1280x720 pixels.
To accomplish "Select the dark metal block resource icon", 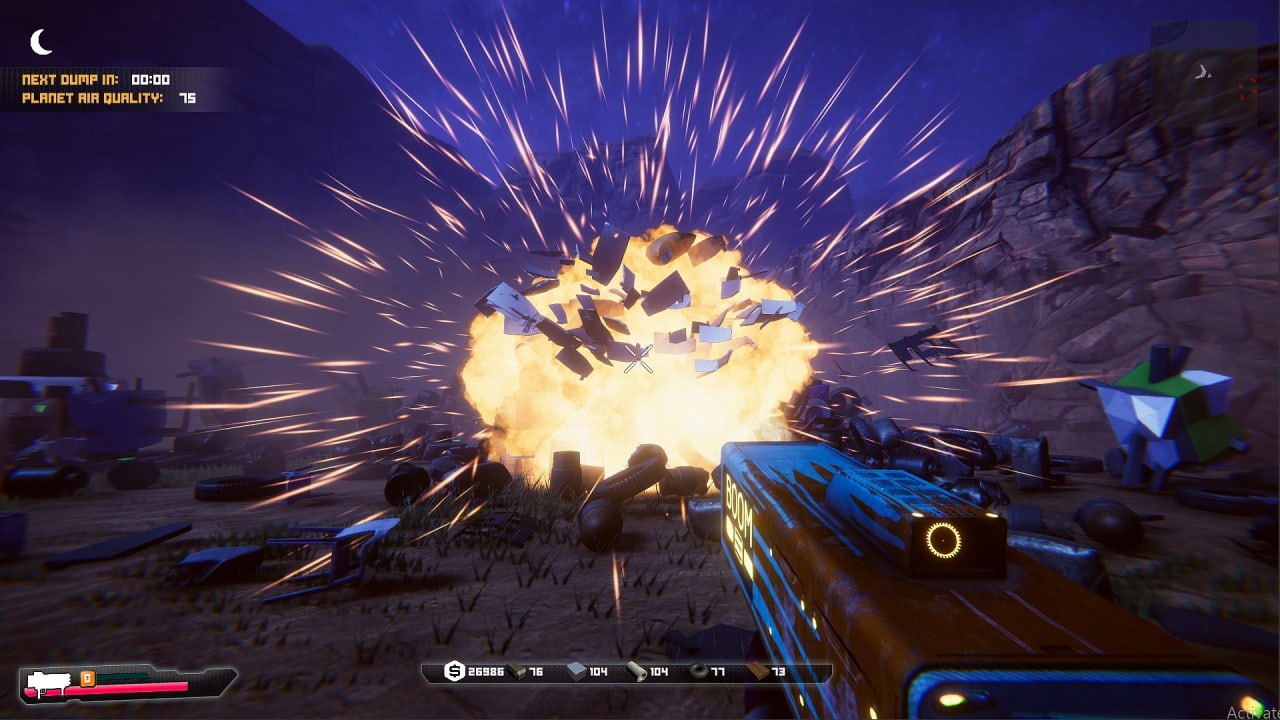I will (516, 672).
